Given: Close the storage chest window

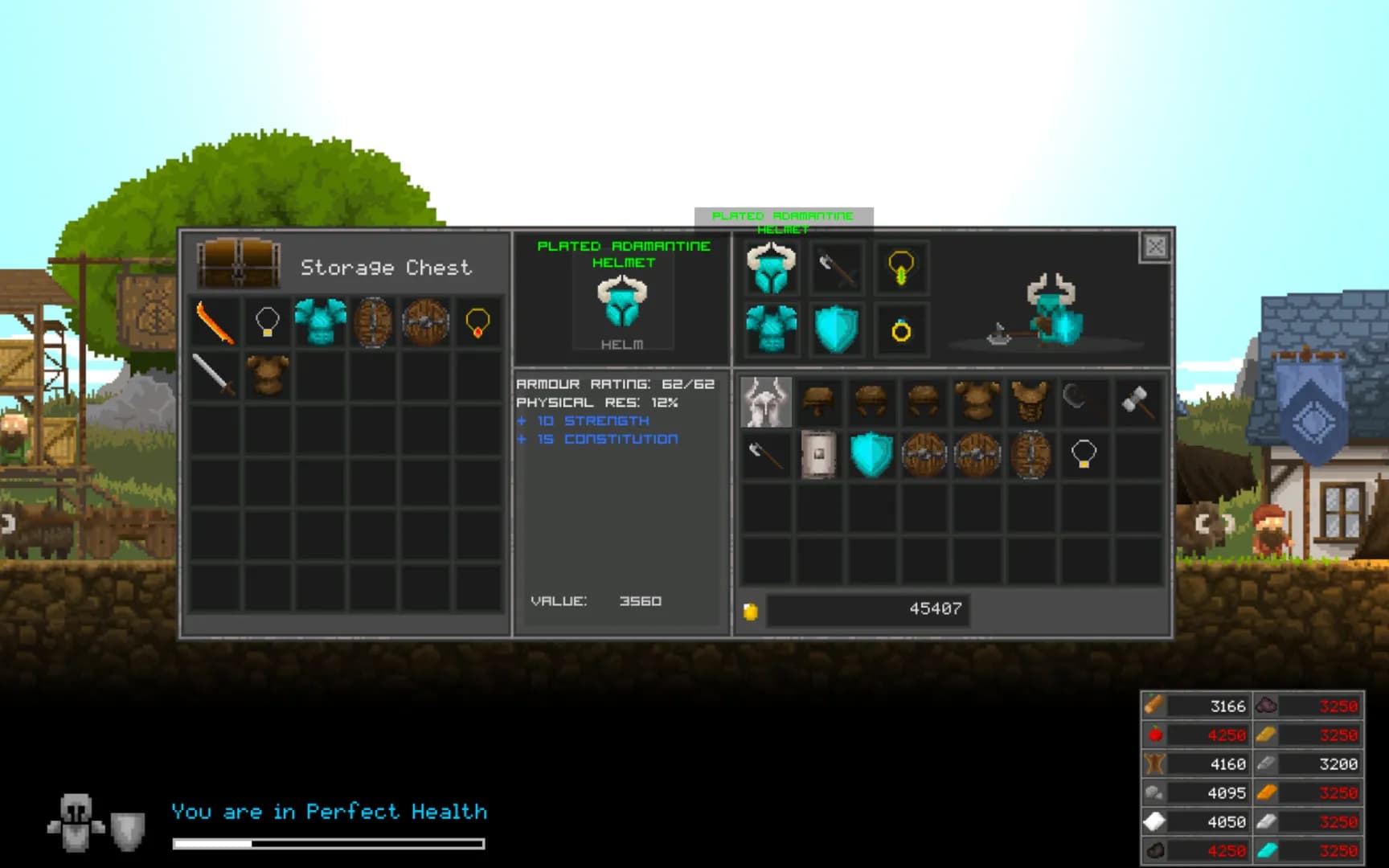Looking at the screenshot, I should tap(1155, 247).
